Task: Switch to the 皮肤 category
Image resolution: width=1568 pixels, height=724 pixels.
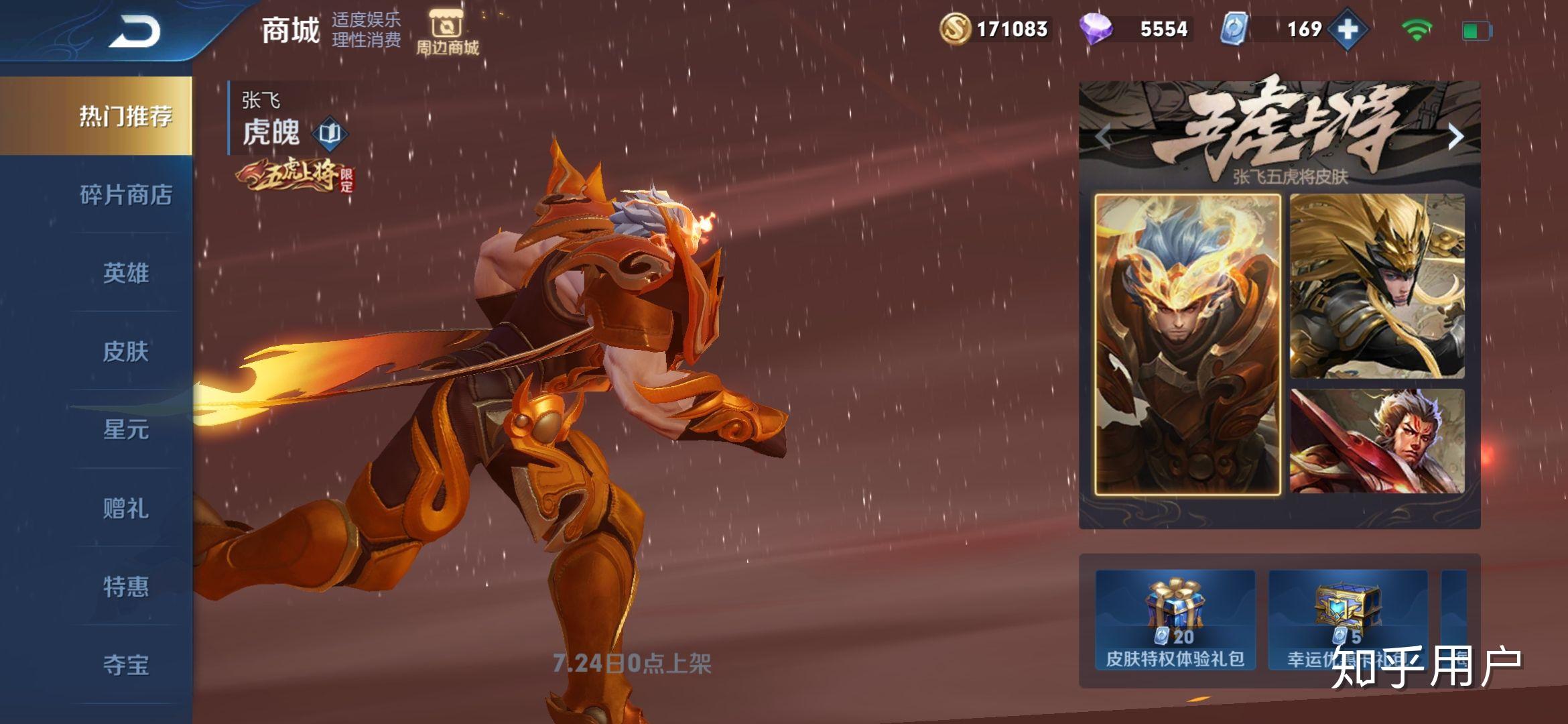Action: coord(125,352)
